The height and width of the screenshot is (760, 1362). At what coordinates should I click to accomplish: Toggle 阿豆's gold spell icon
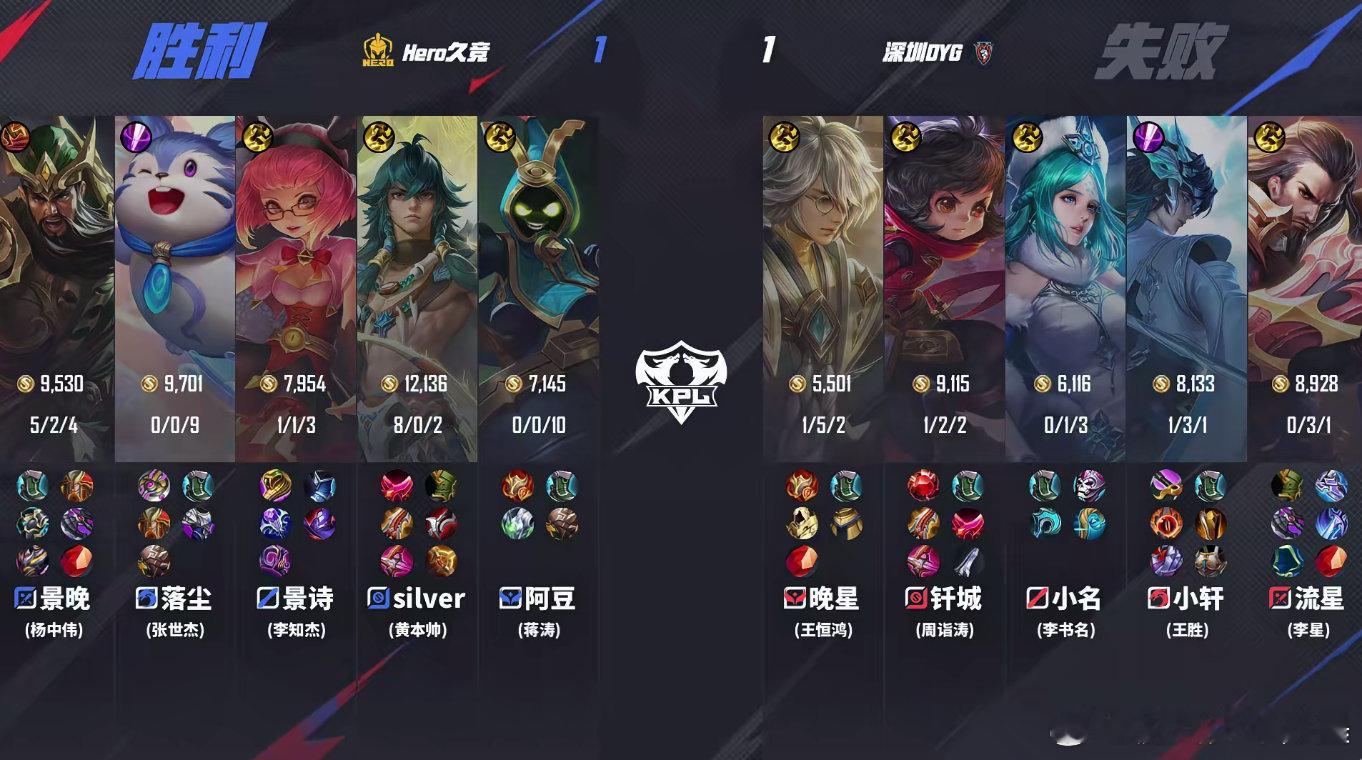point(498,135)
